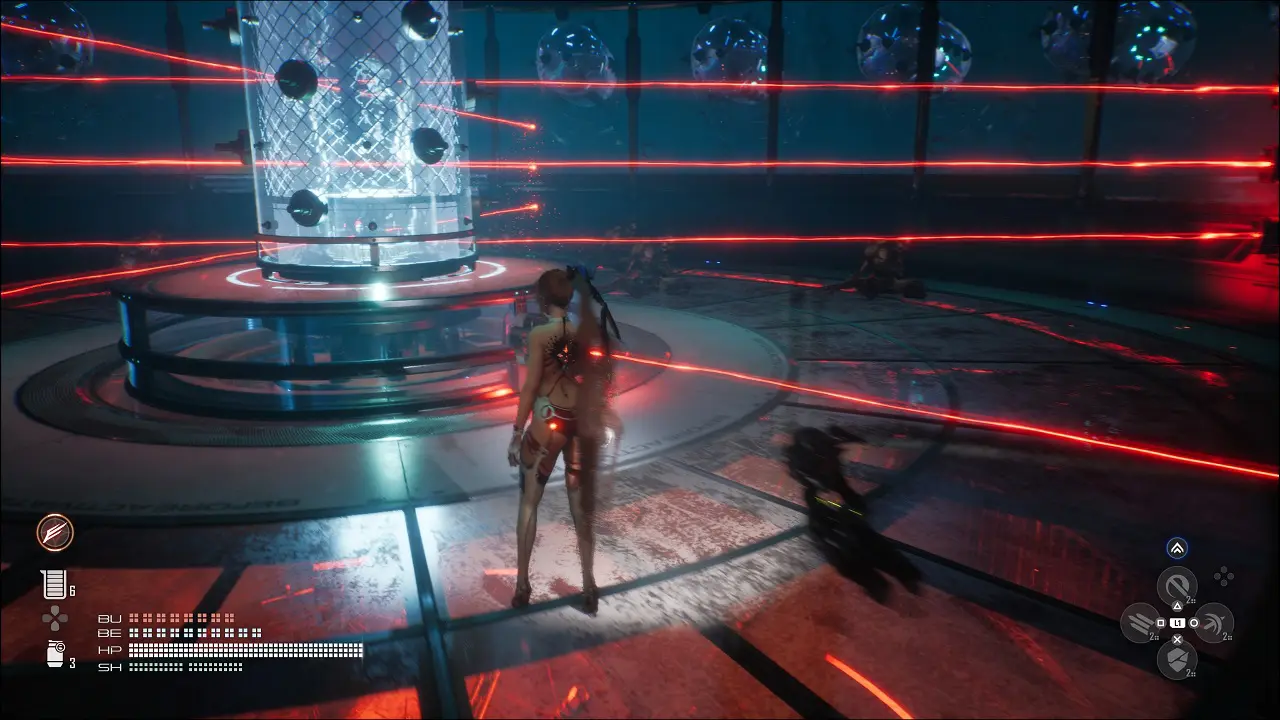The height and width of the screenshot is (720, 1280).
Task: Activate the orange-ringed burst skill icon
Action: (x=54, y=532)
